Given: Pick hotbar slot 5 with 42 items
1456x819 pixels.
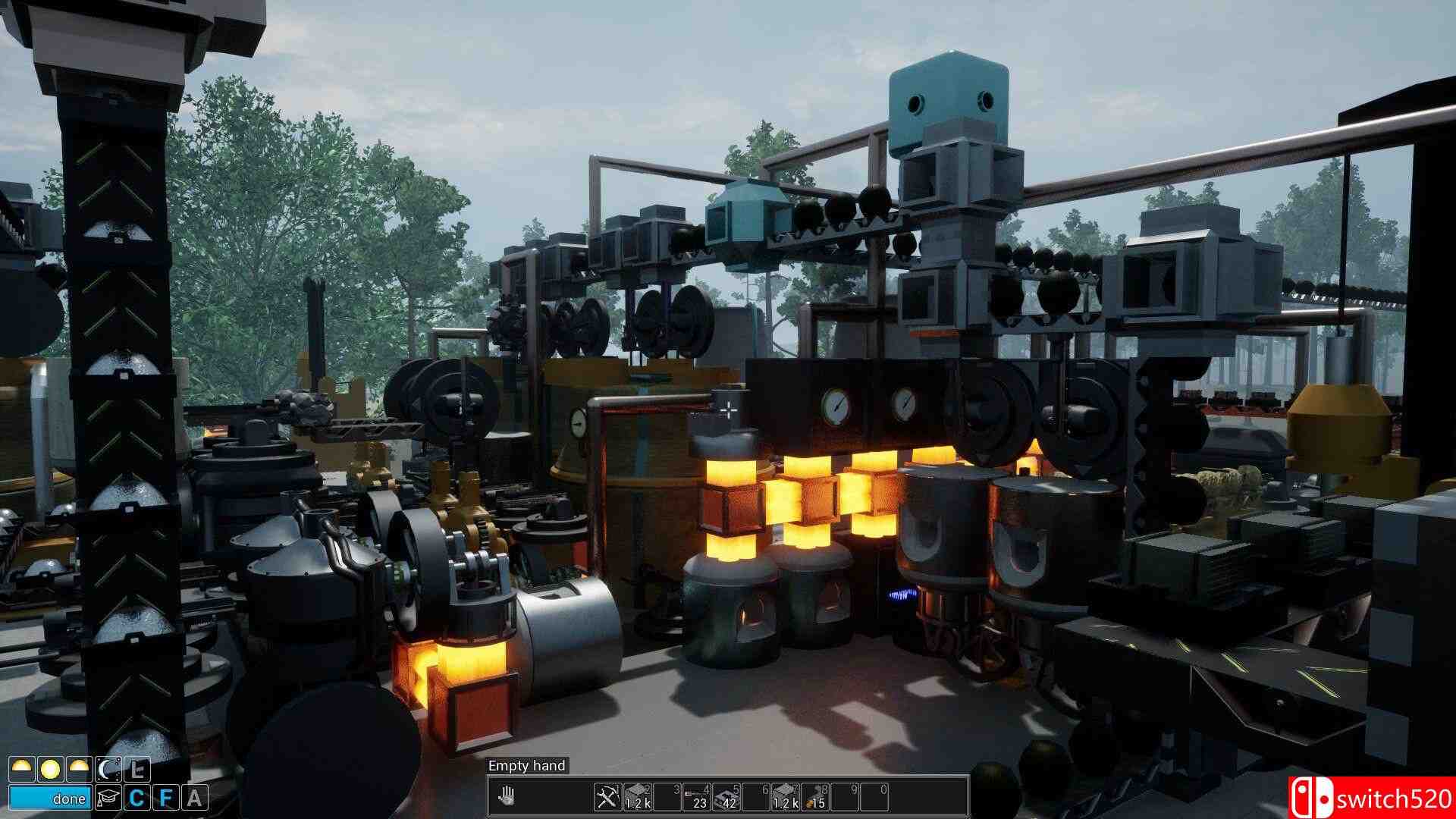Looking at the screenshot, I should (726, 797).
